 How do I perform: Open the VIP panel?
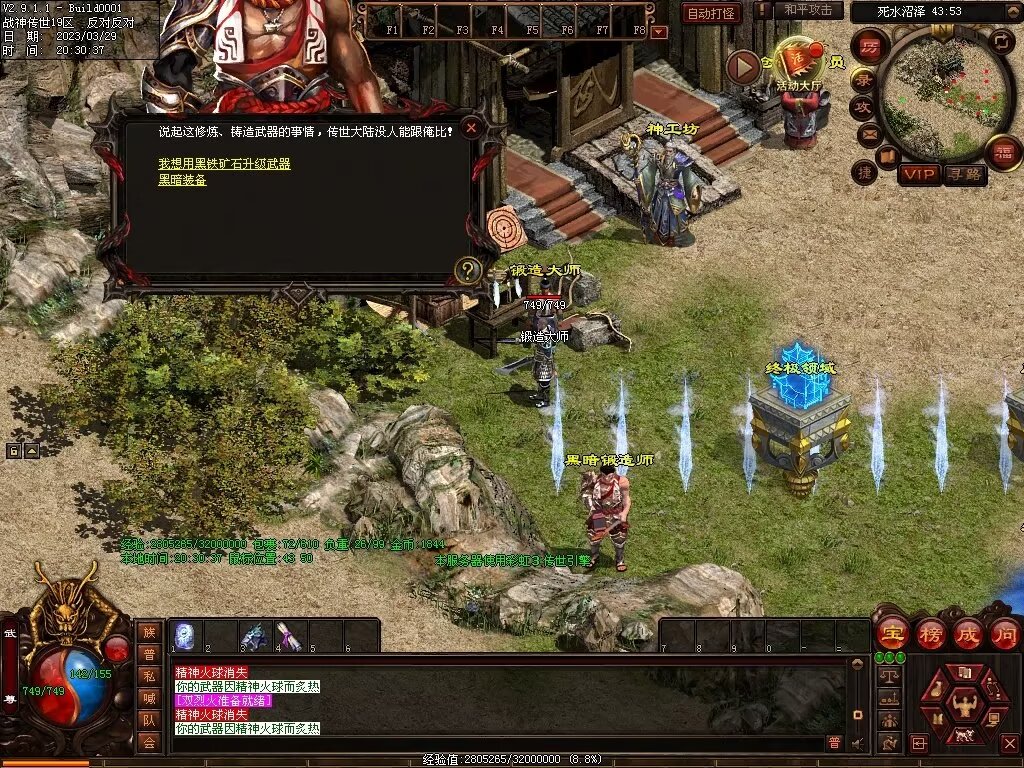point(919,174)
